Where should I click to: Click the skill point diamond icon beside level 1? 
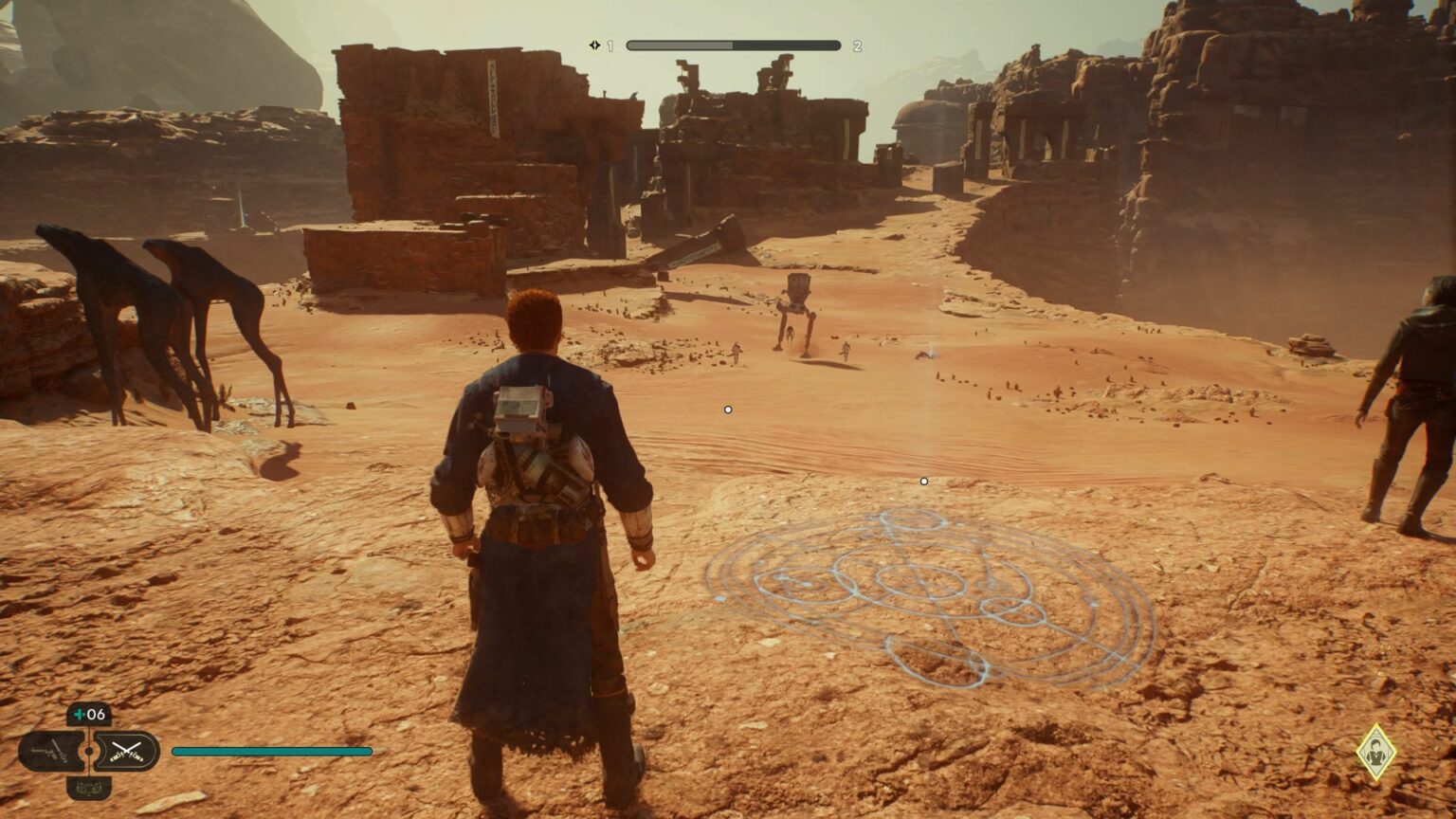594,44
